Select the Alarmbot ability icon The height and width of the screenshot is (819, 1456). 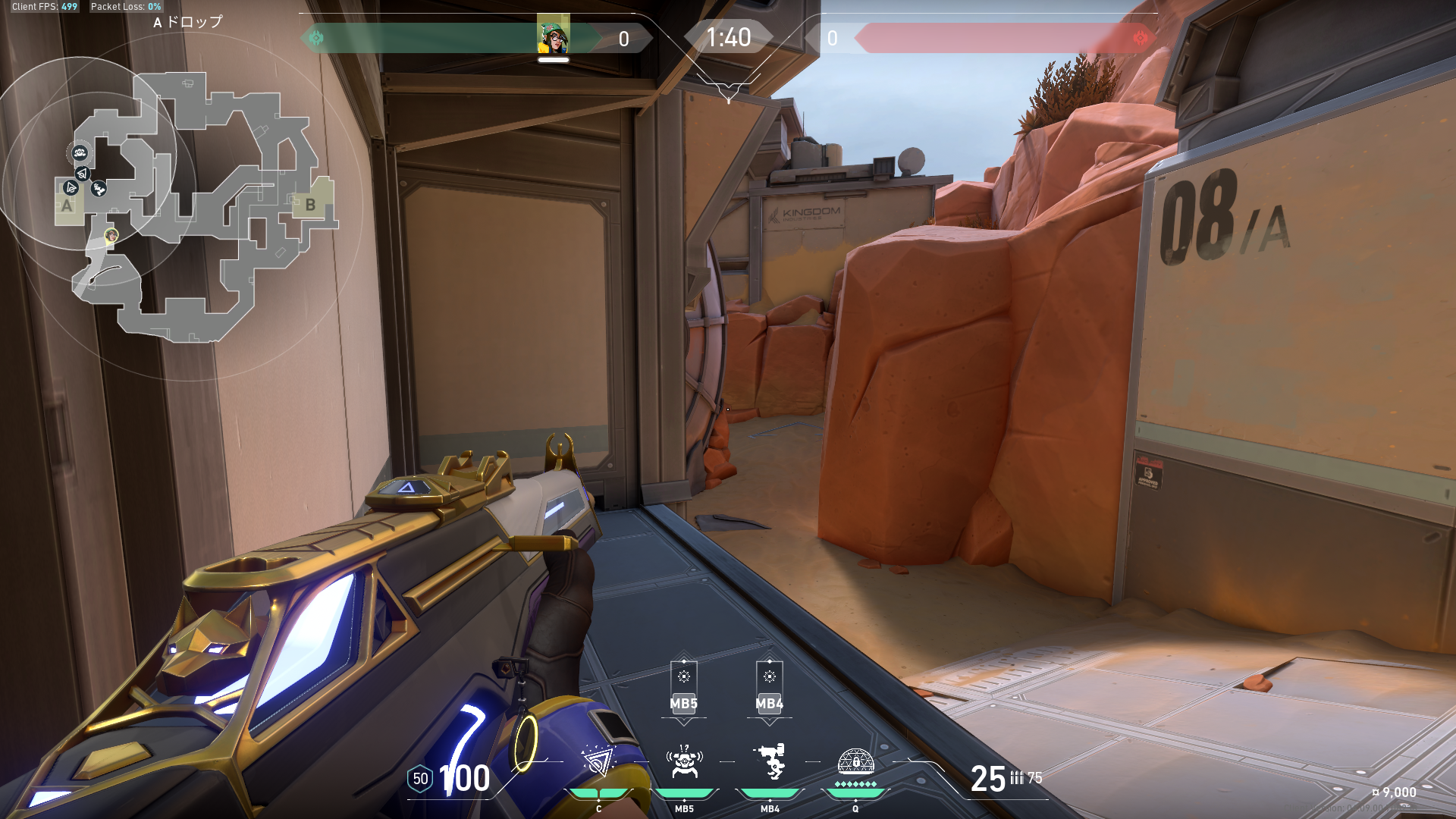coord(684,761)
